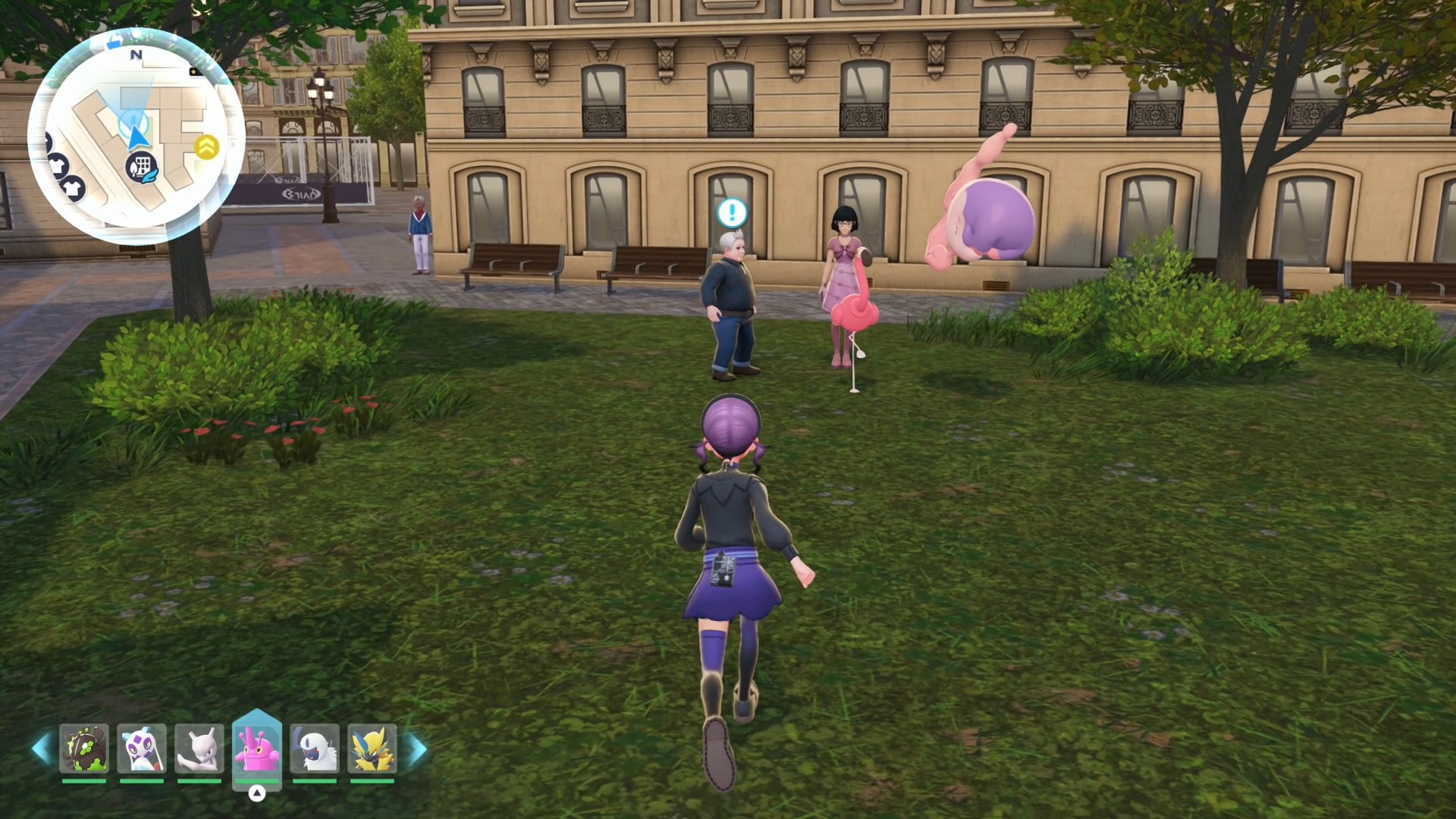Click the right party cycle arrow
The image size is (1456, 819).
coord(418,749)
